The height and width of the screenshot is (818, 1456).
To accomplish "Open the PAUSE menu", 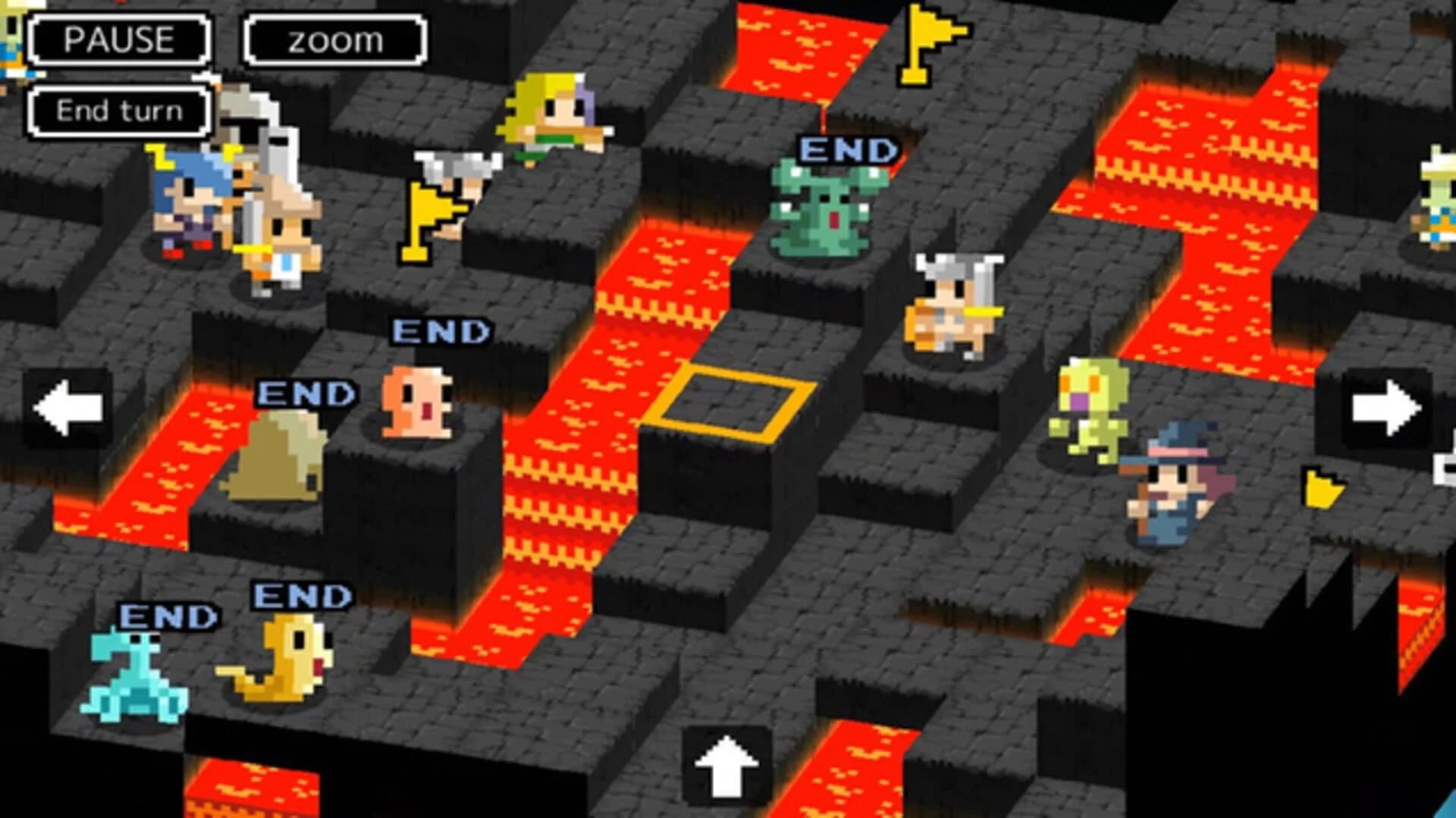I will click(x=119, y=39).
